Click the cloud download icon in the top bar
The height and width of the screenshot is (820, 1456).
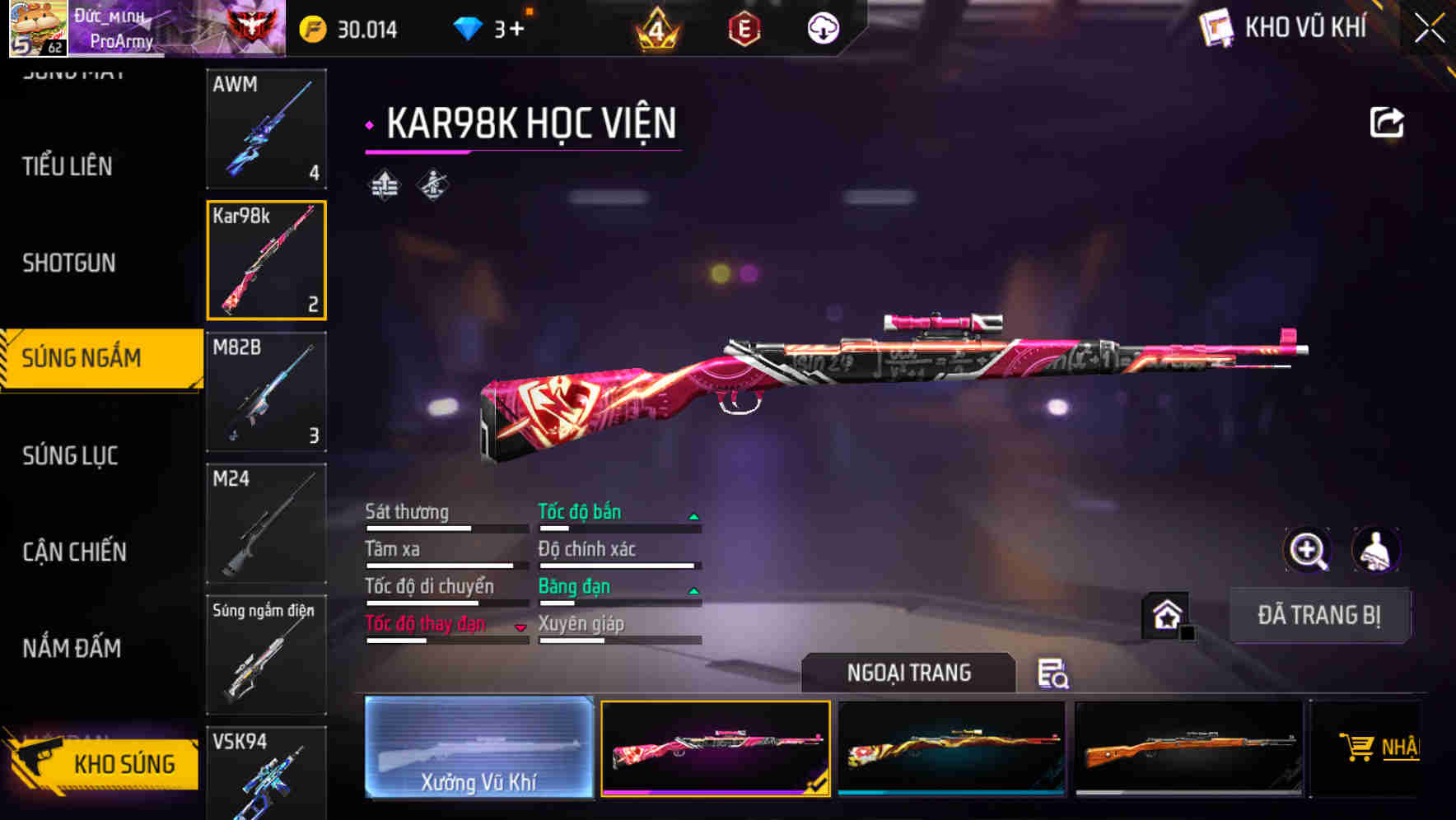(821, 27)
